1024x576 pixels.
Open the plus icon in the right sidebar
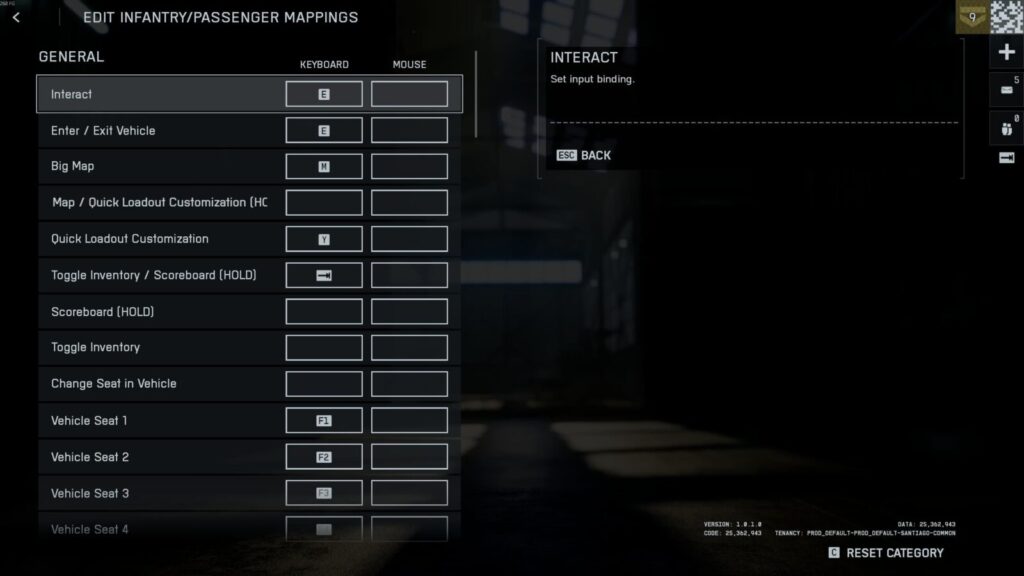click(x=1006, y=52)
